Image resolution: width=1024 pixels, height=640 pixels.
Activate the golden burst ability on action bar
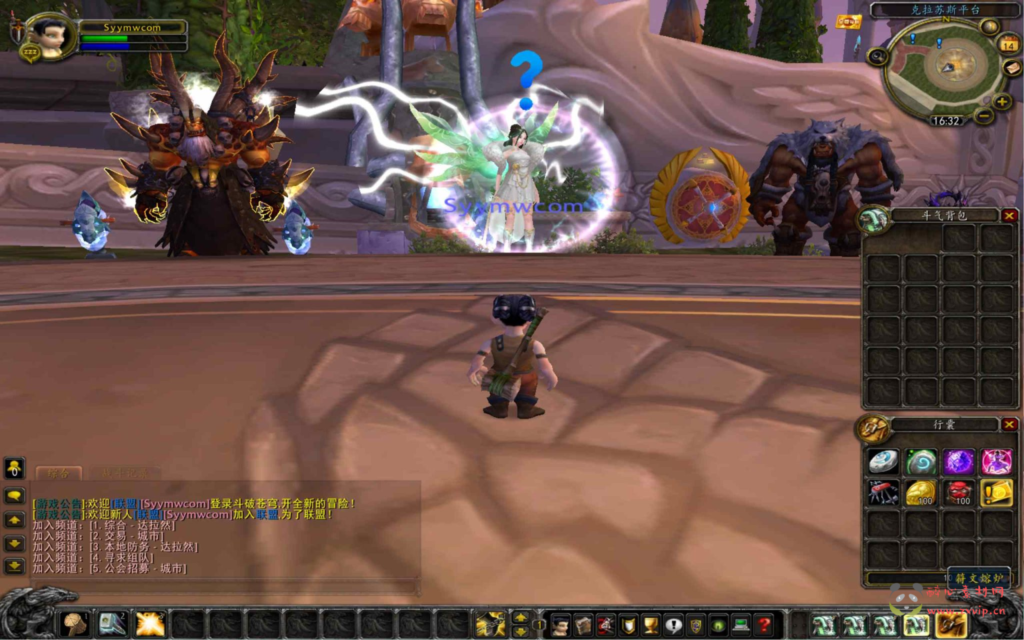coord(150,624)
